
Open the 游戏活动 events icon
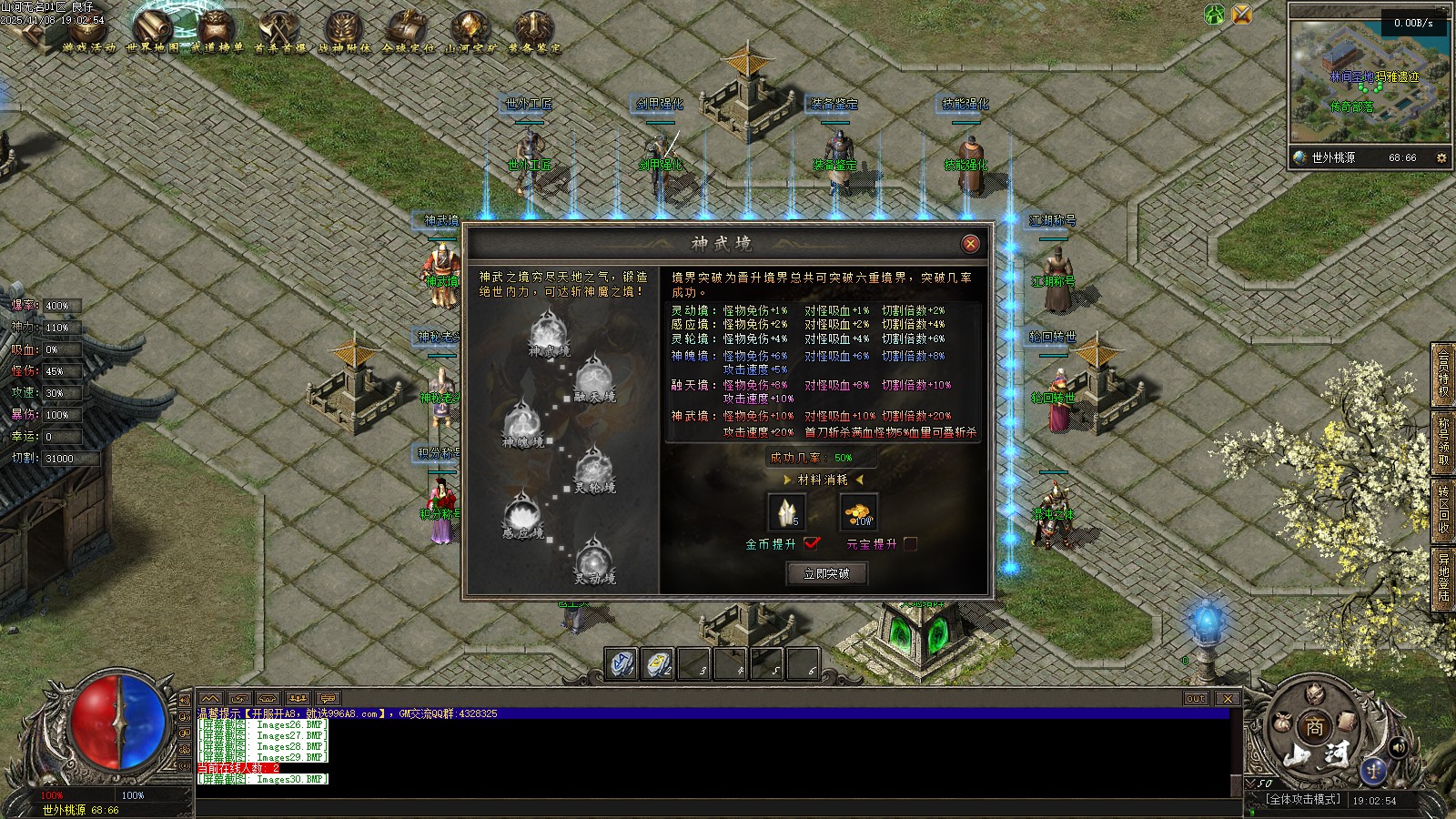(x=89, y=32)
